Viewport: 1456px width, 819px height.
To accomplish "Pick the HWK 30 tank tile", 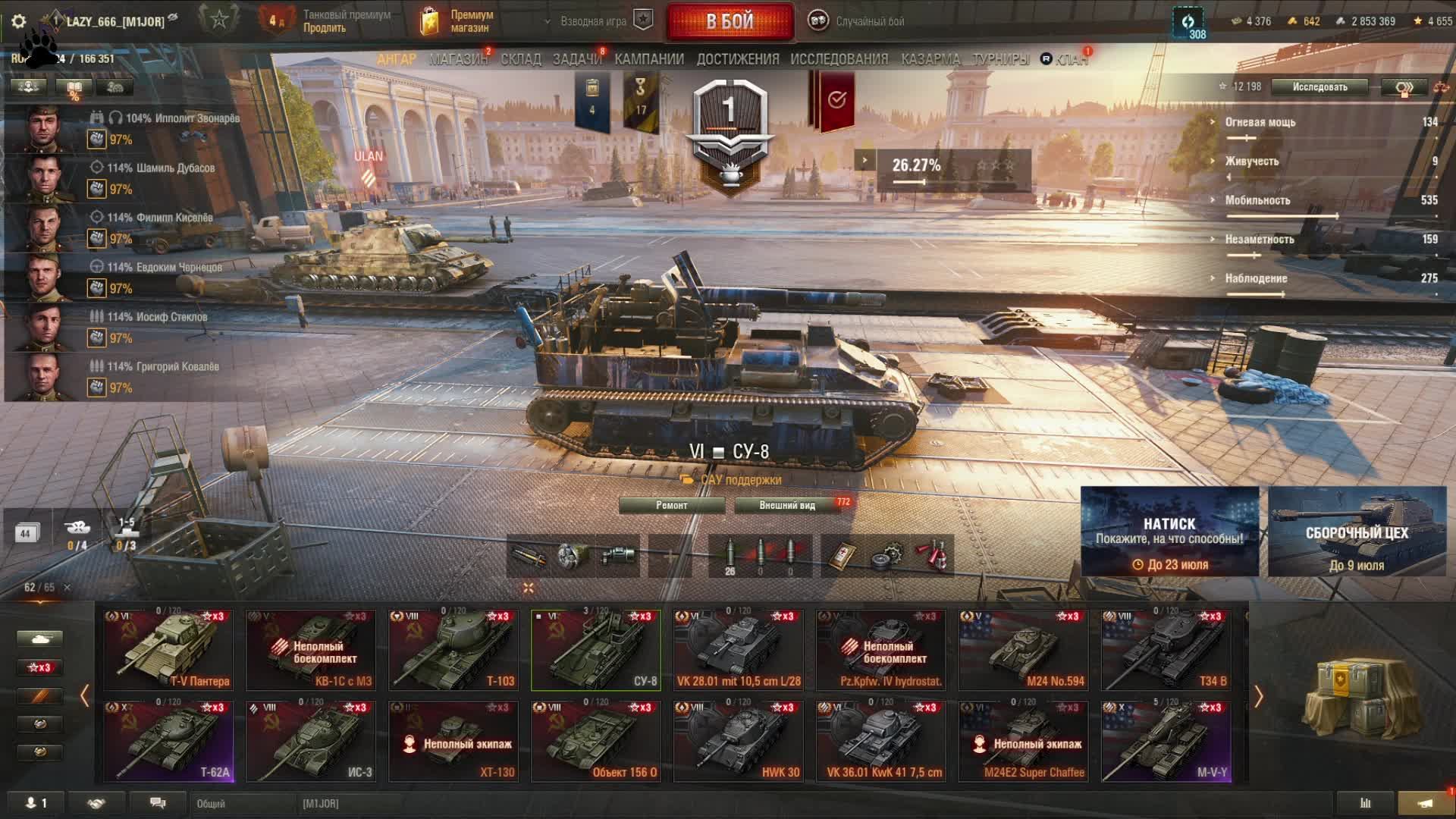I will [738, 741].
